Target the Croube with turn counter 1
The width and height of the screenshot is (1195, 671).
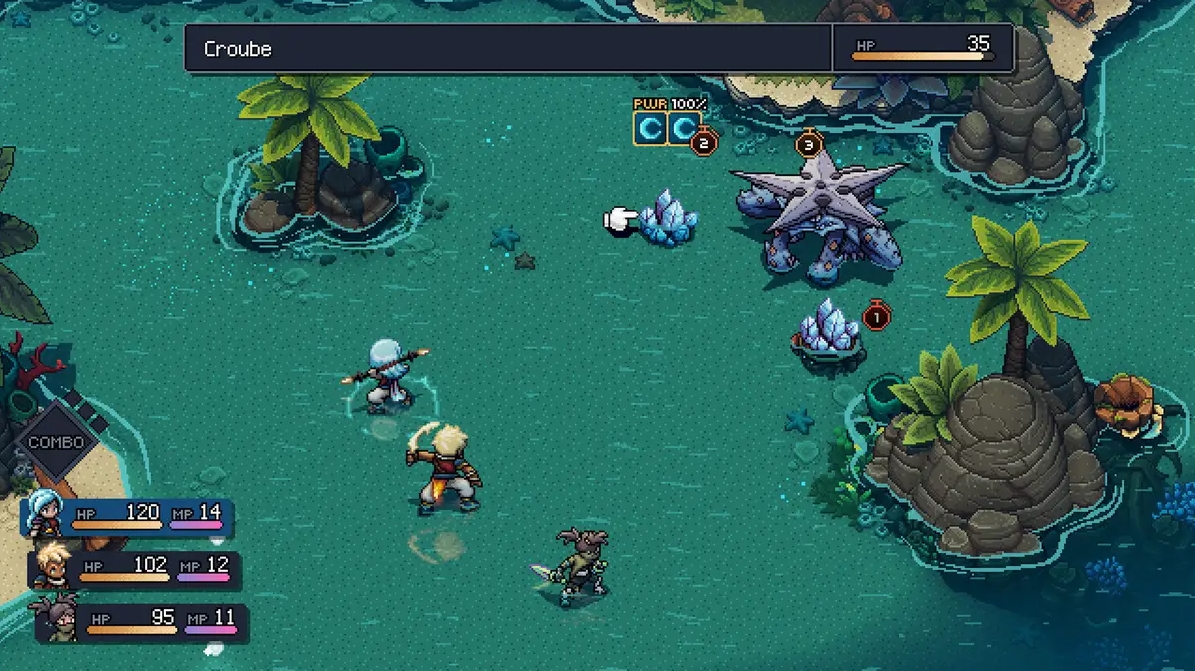828,330
